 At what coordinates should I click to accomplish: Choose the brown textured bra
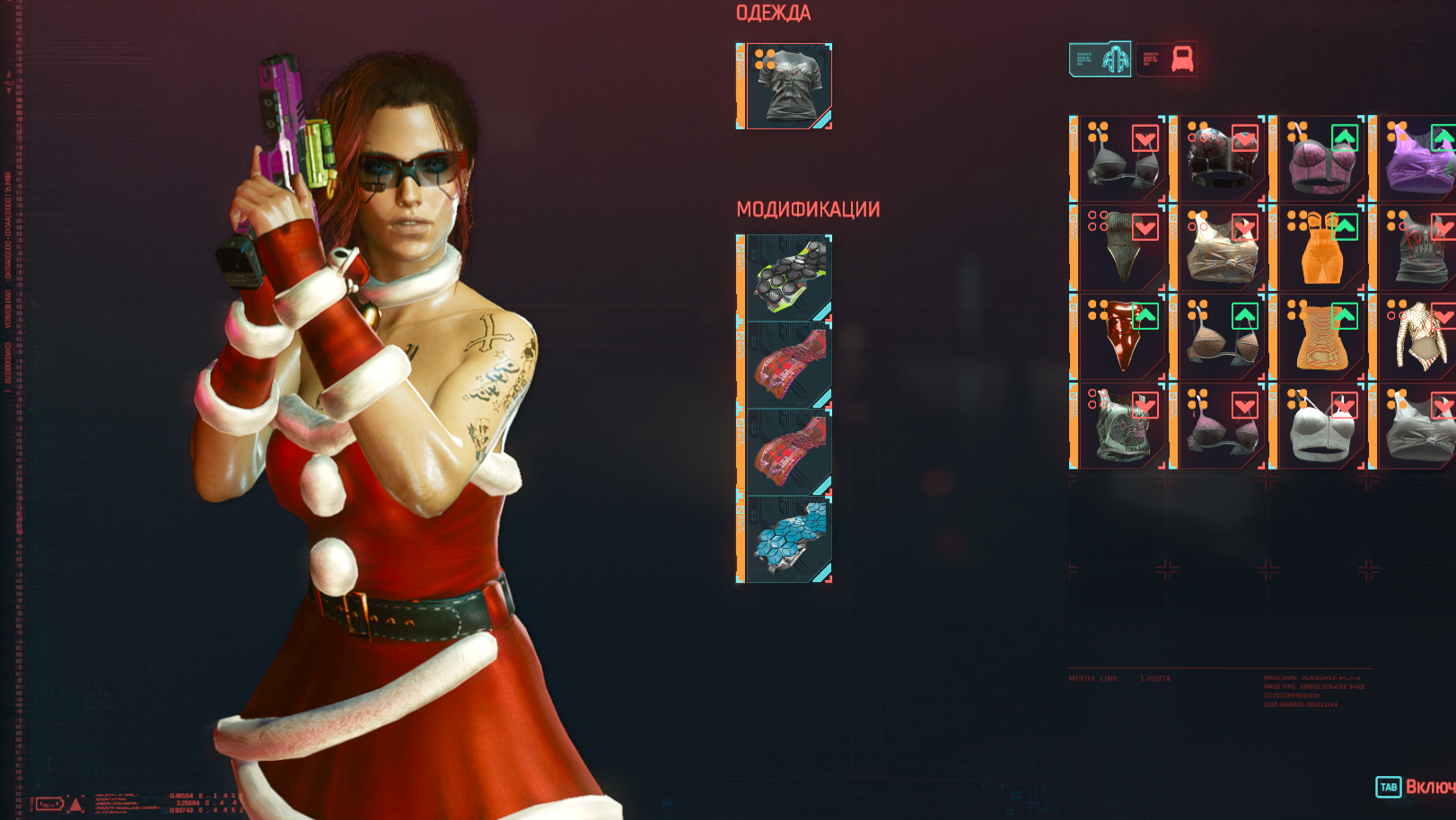(1221, 339)
